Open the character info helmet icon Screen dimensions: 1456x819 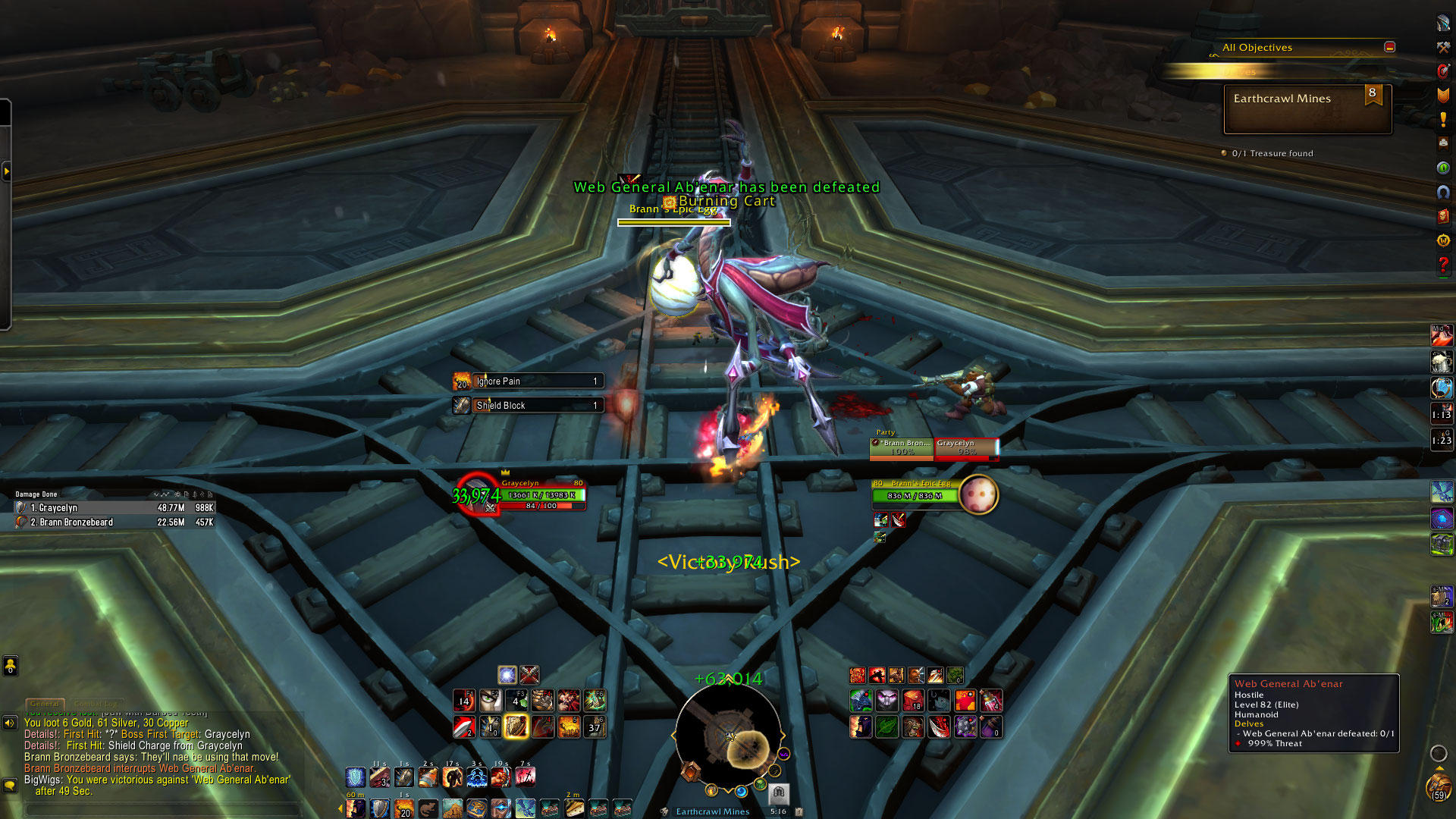[1443, 23]
